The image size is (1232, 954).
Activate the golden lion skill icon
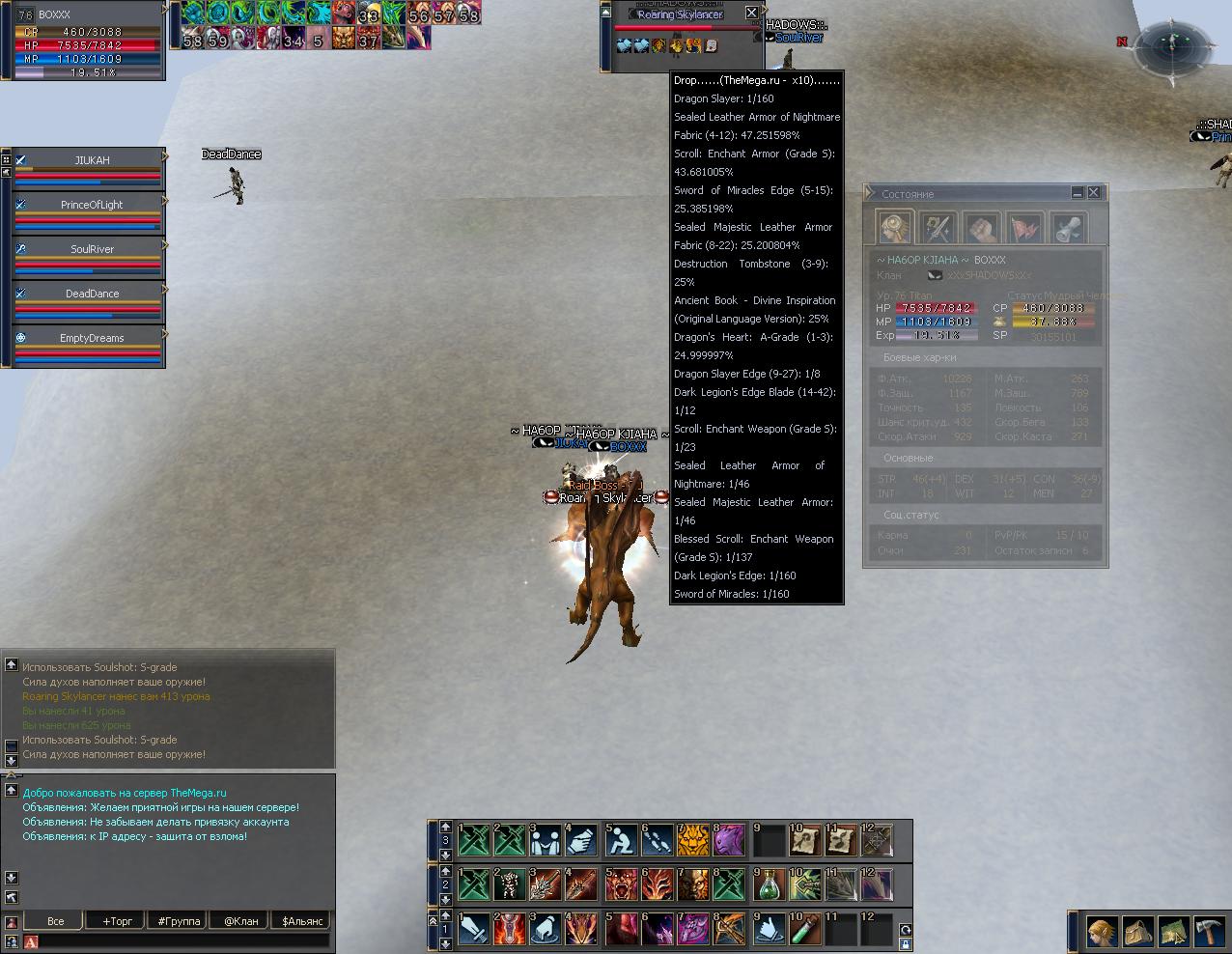(691, 840)
